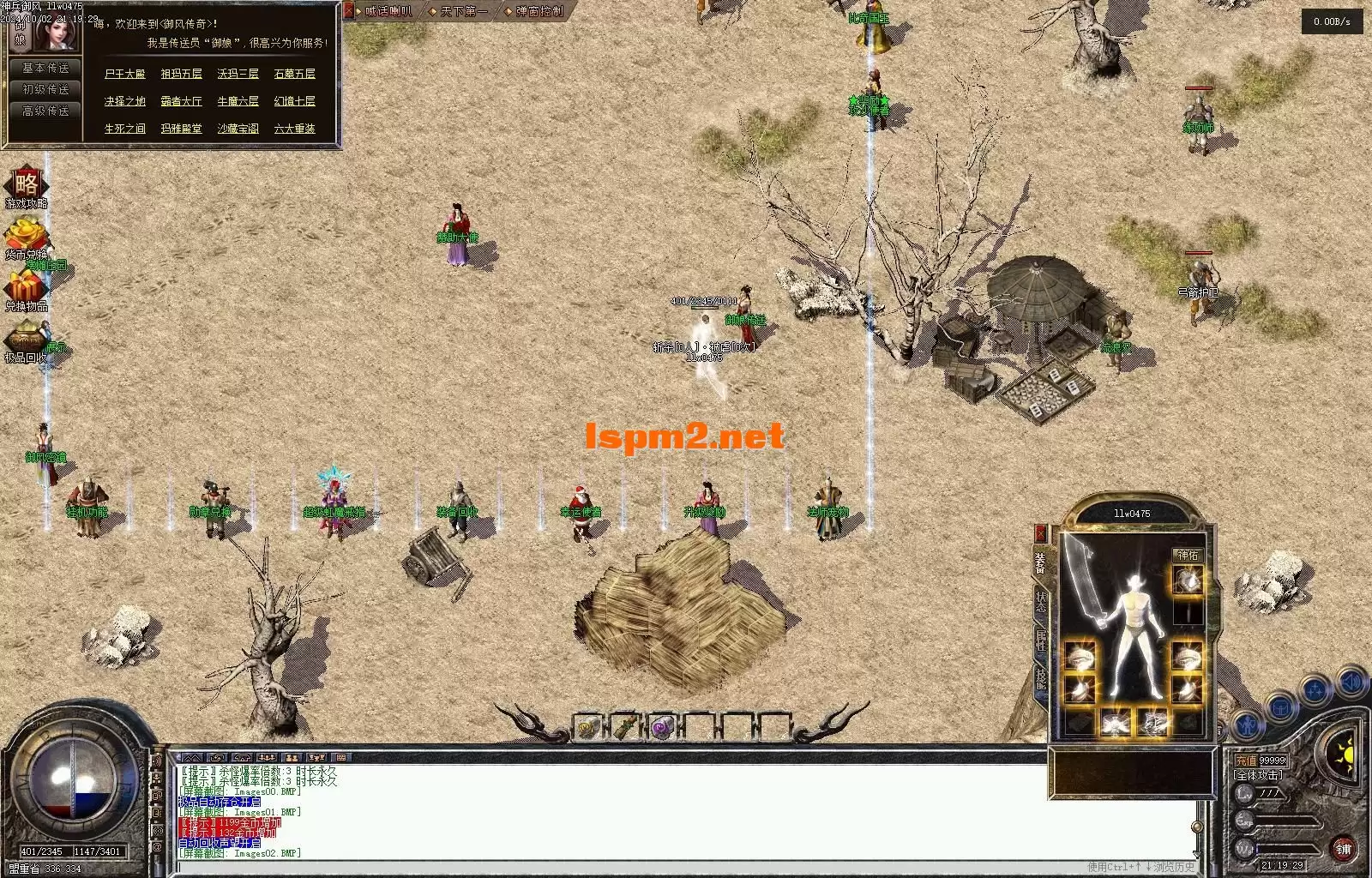Image resolution: width=1372 pixels, height=878 pixels.
Task: Click the 充值 recharge button
Action: [x=1246, y=761]
